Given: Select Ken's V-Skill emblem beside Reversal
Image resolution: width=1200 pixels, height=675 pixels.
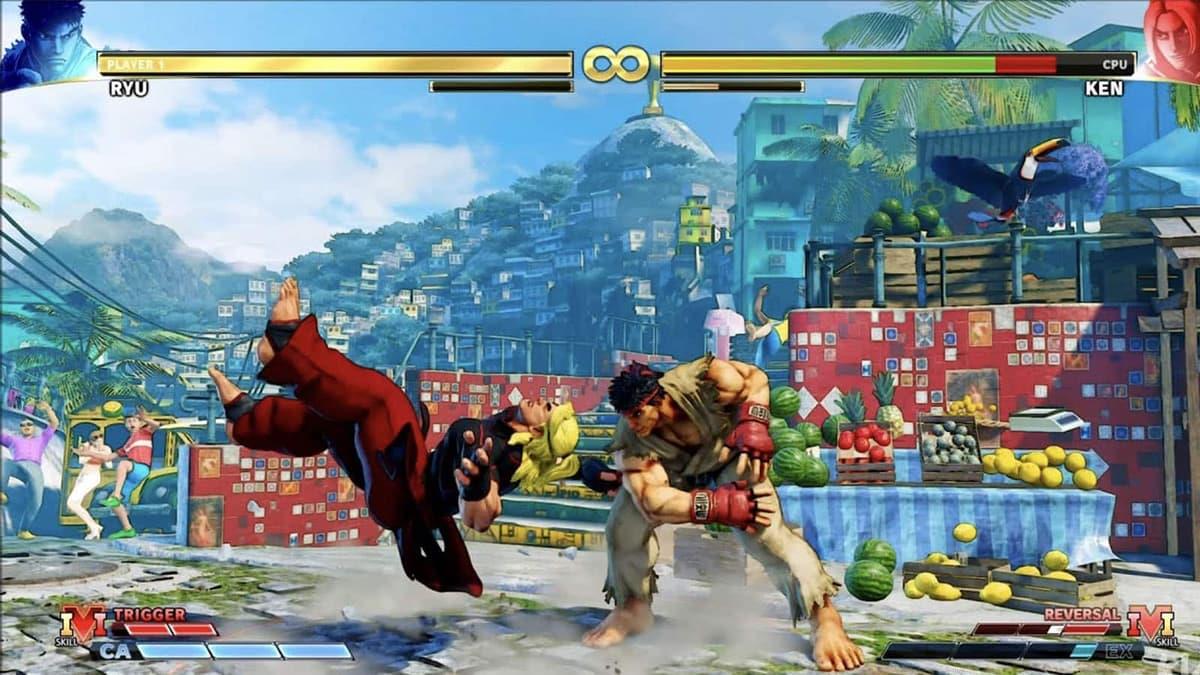Looking at the screenshot, I should point(1149,624).
